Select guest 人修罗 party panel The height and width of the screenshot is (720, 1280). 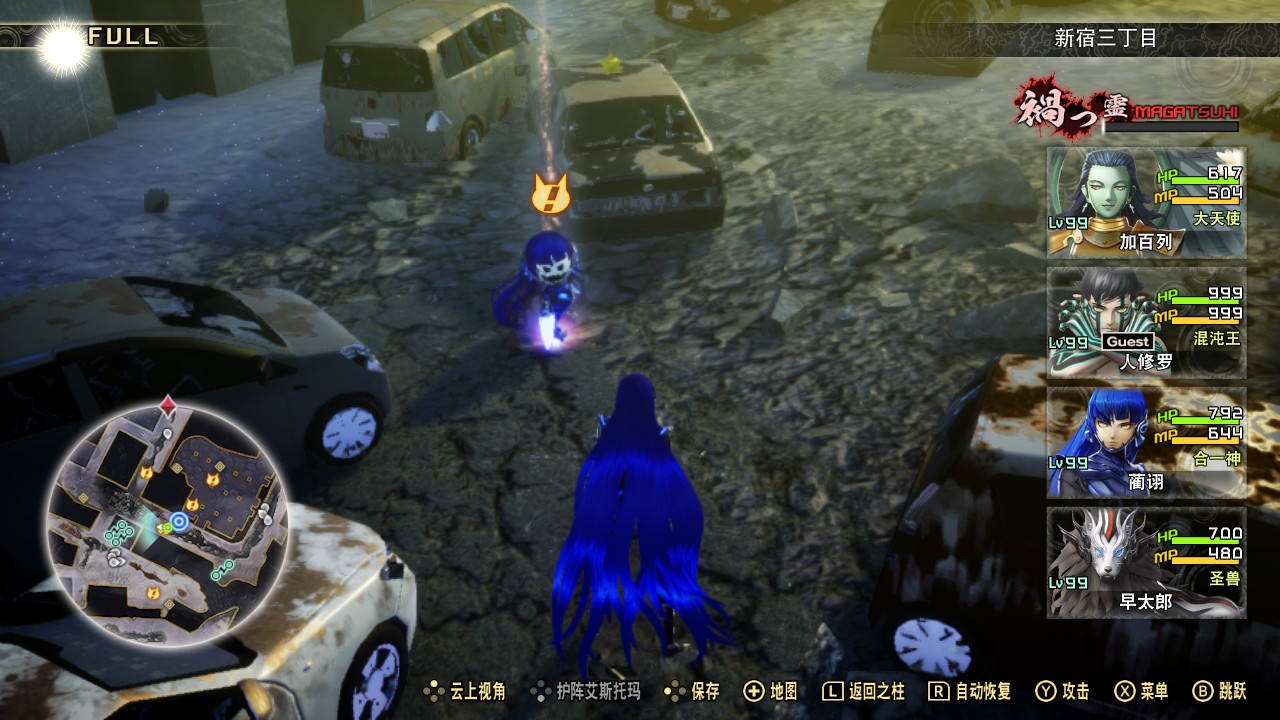1146,322
